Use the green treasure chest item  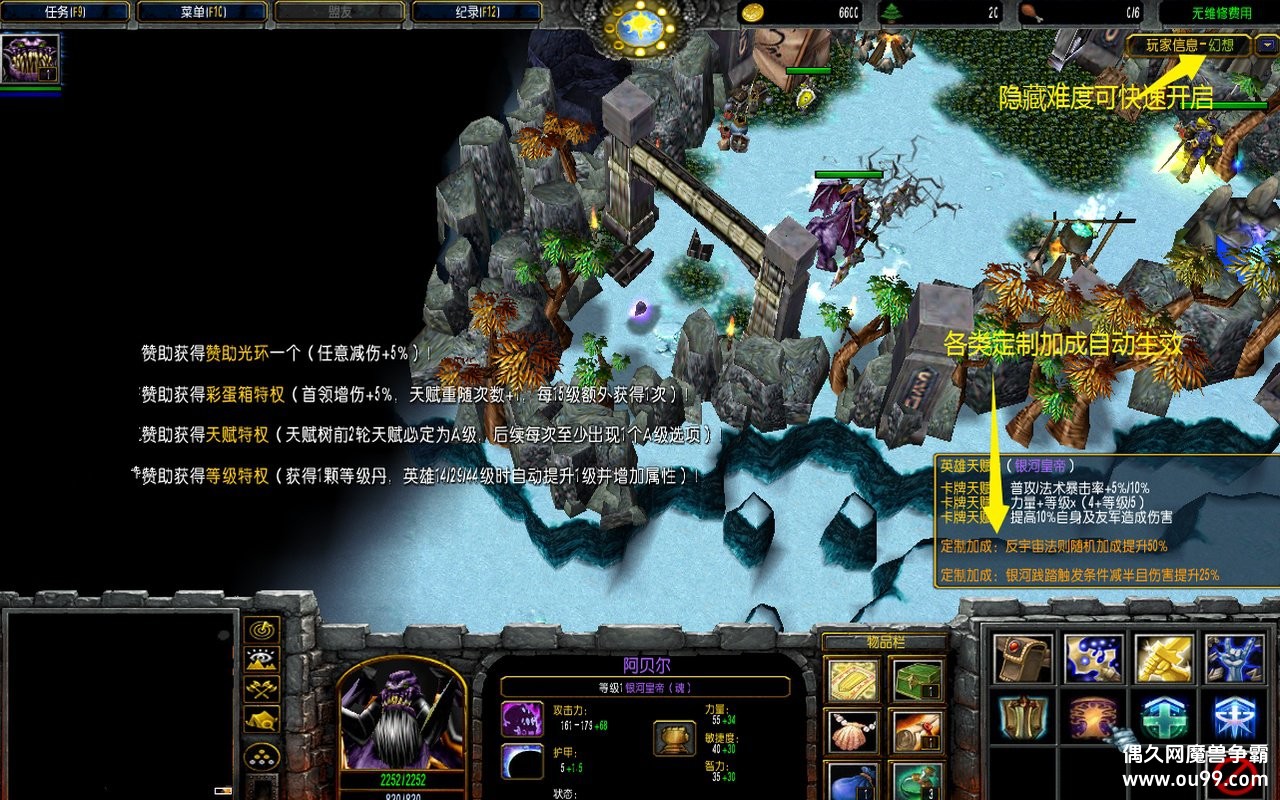(x=917, y=680)
